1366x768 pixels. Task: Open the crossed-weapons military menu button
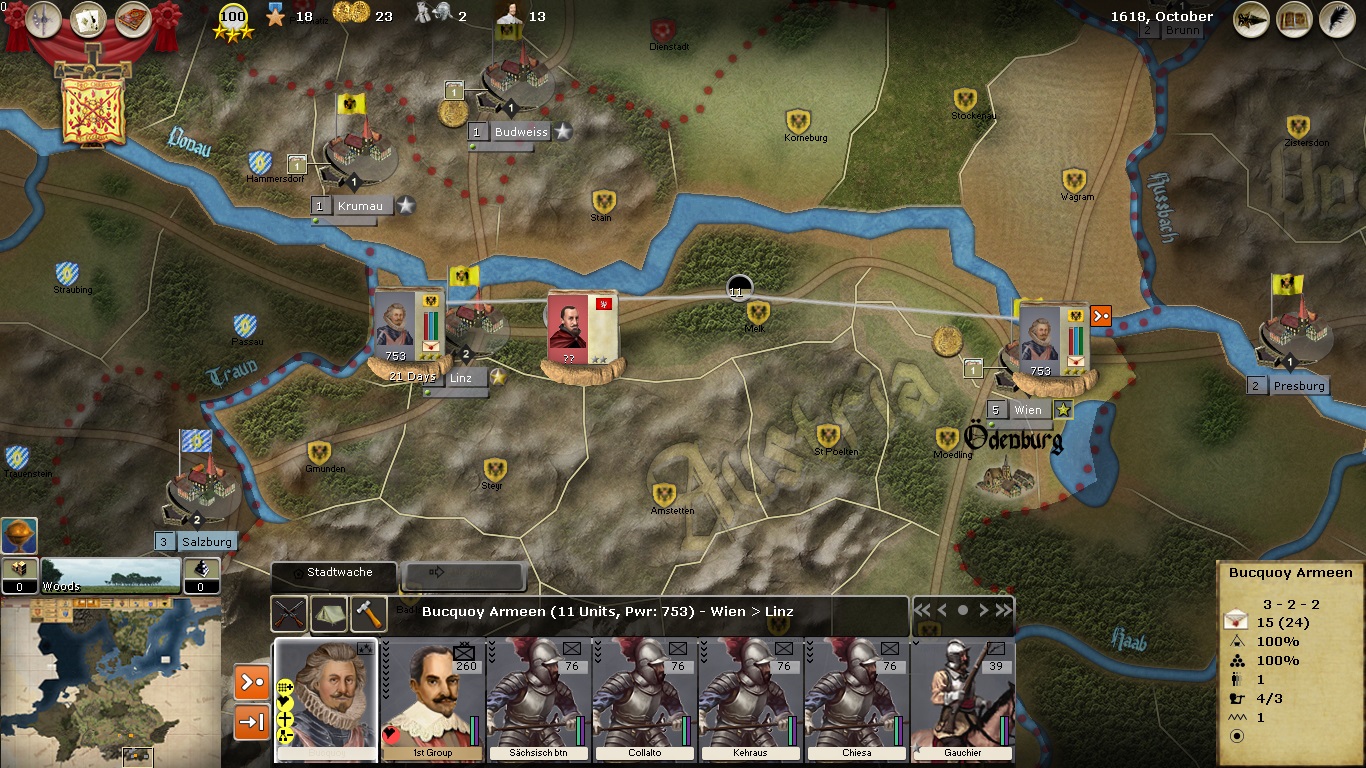(44, 19)
